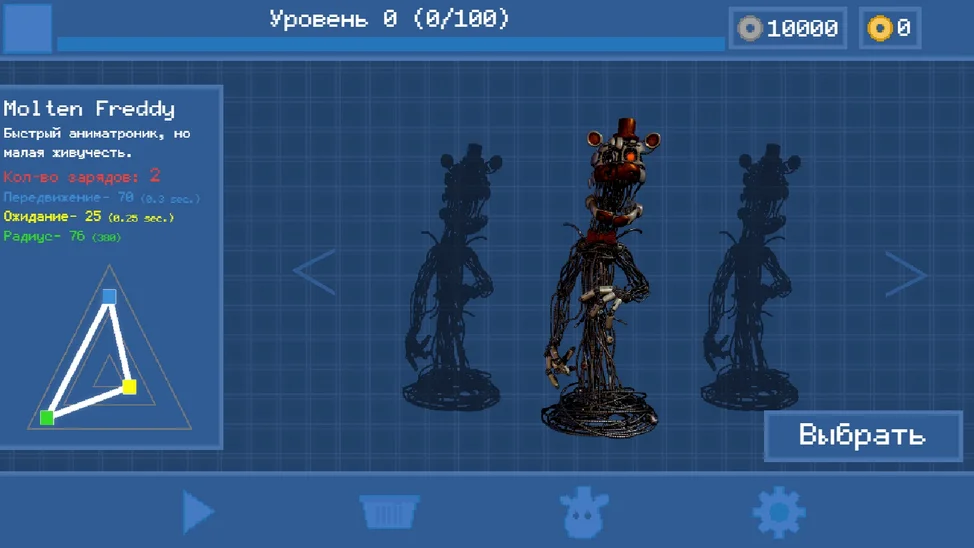Screen dimensions: 974x548
Task: Open the gear settings tab
Action: pyautogui.click(x=778, y=512)
